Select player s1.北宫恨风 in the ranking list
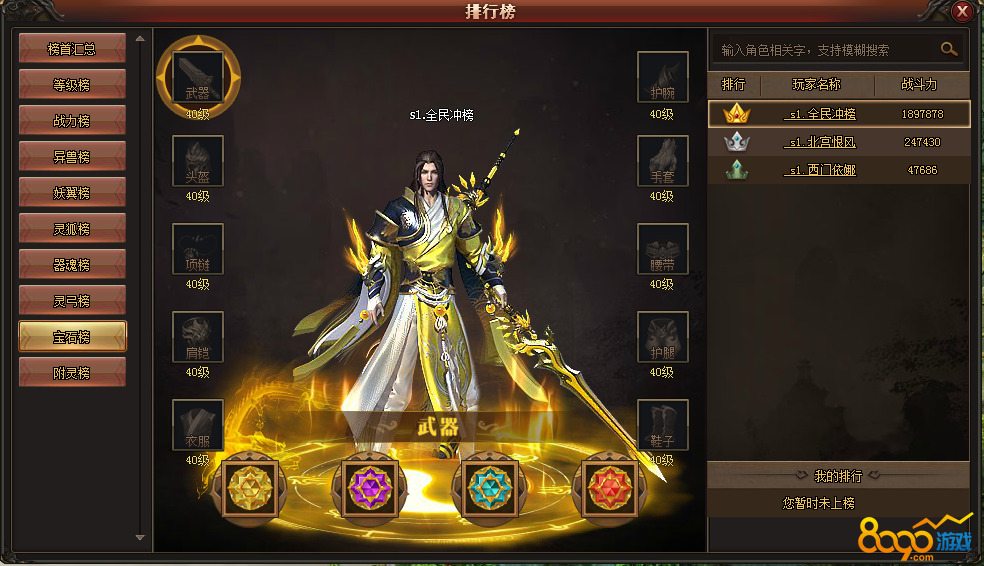 820,142
